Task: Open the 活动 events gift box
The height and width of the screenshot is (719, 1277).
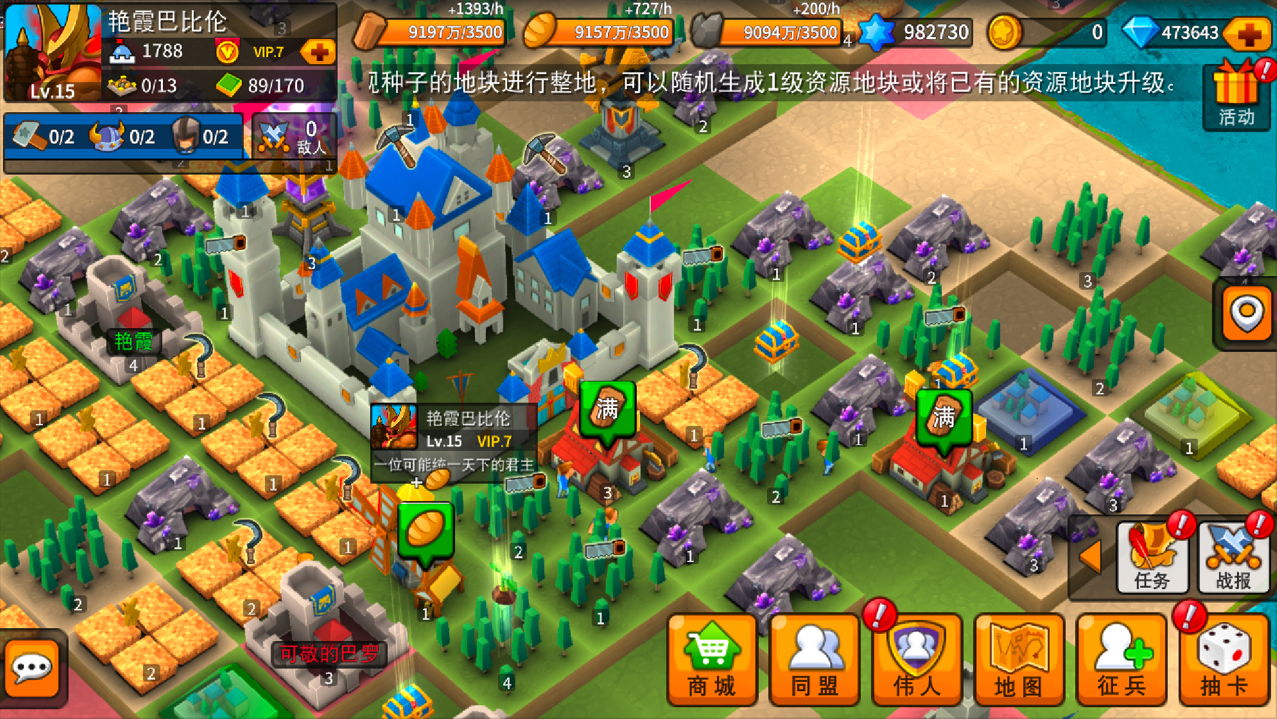Action: coord(1237,96)
